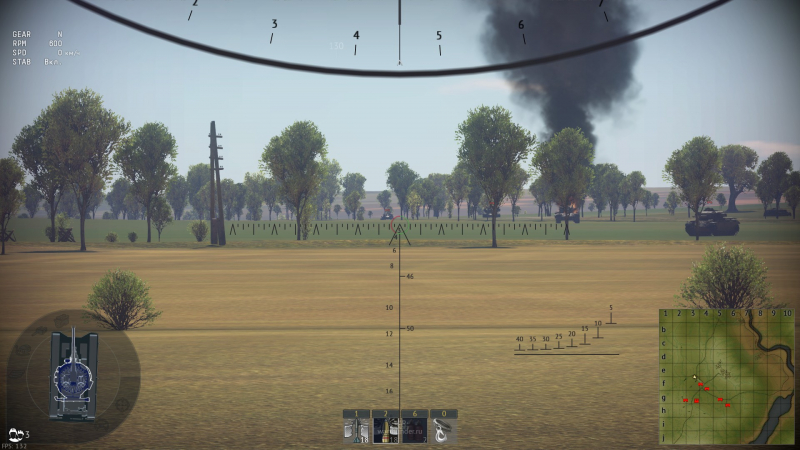Select the armor-piercing dart shell slot
Image resolution: width=800 pixels, height=450 pixels.
357,430
